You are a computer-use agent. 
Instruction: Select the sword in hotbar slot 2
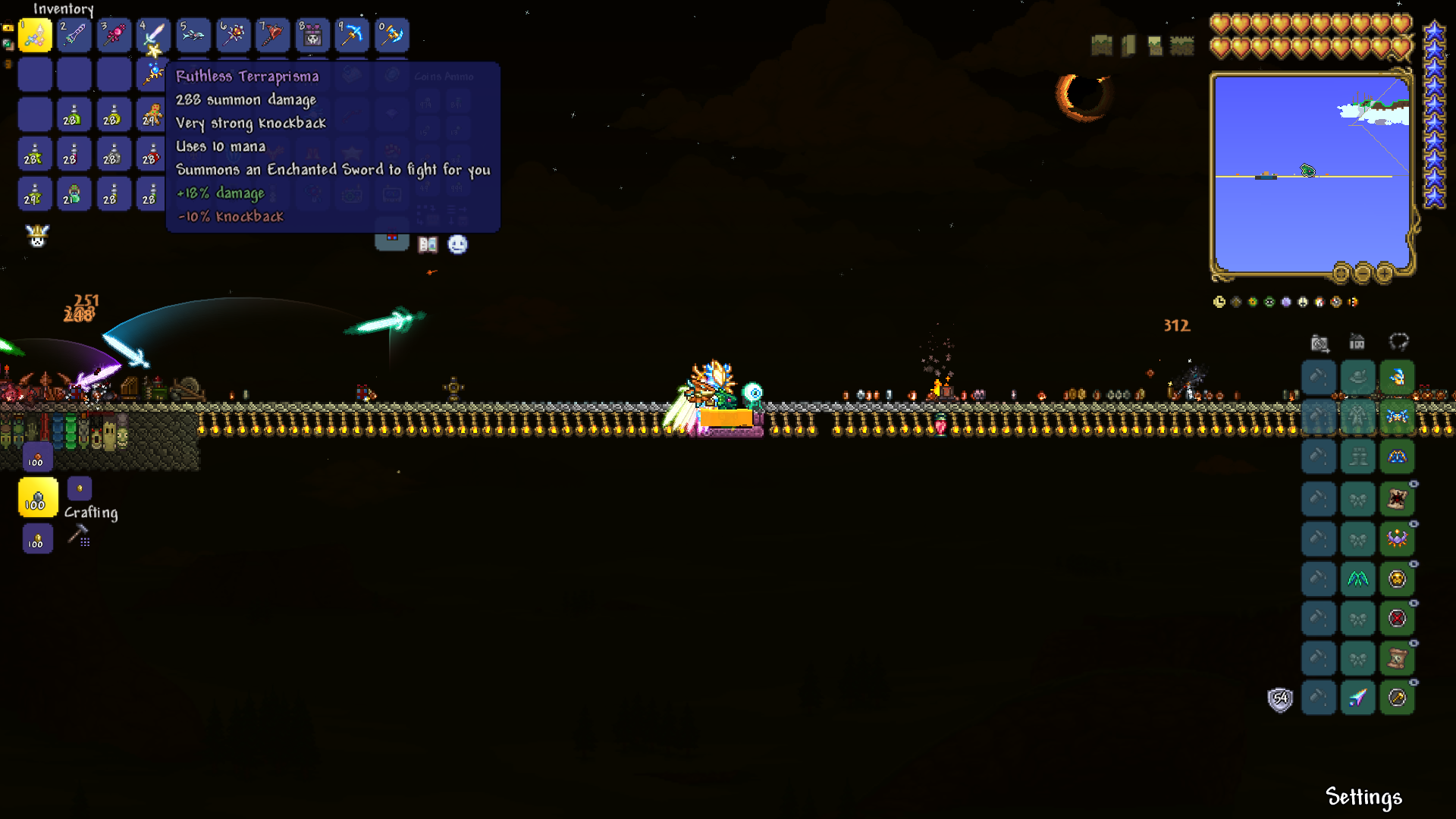pyautogui.click(x=74, y=35)
